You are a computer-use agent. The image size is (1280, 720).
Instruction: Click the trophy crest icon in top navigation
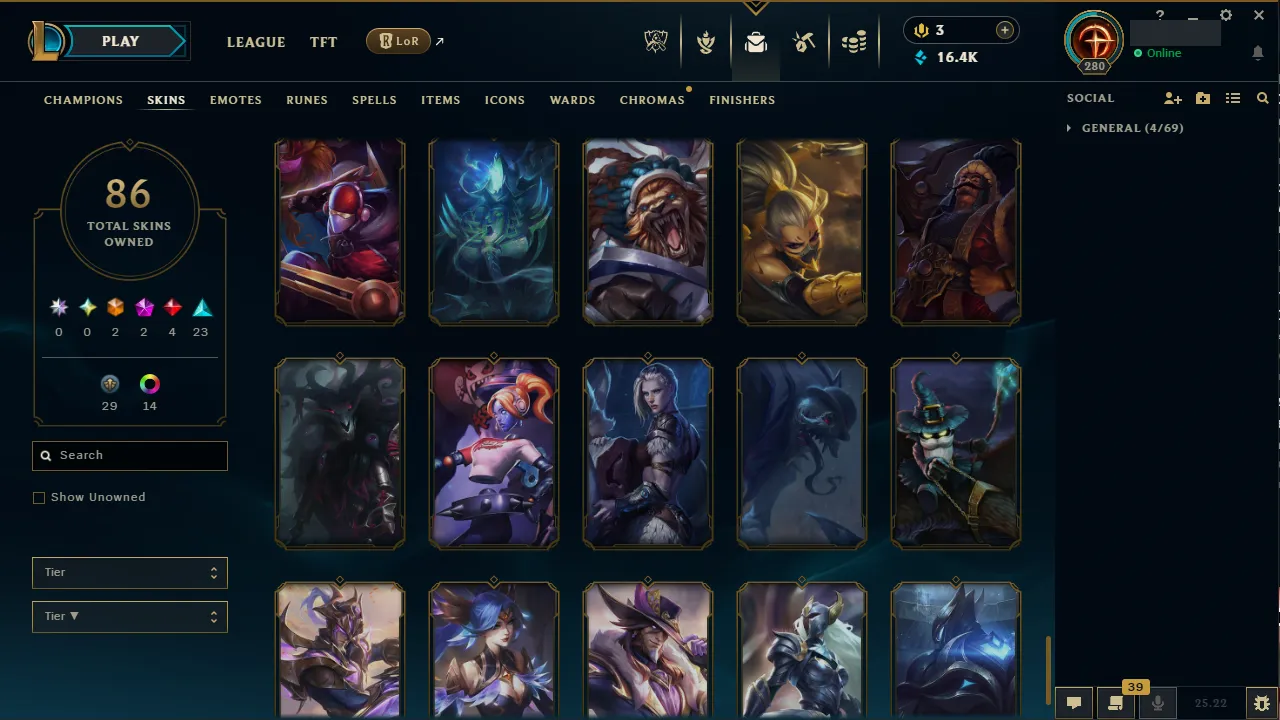click(x=706, y=41)
